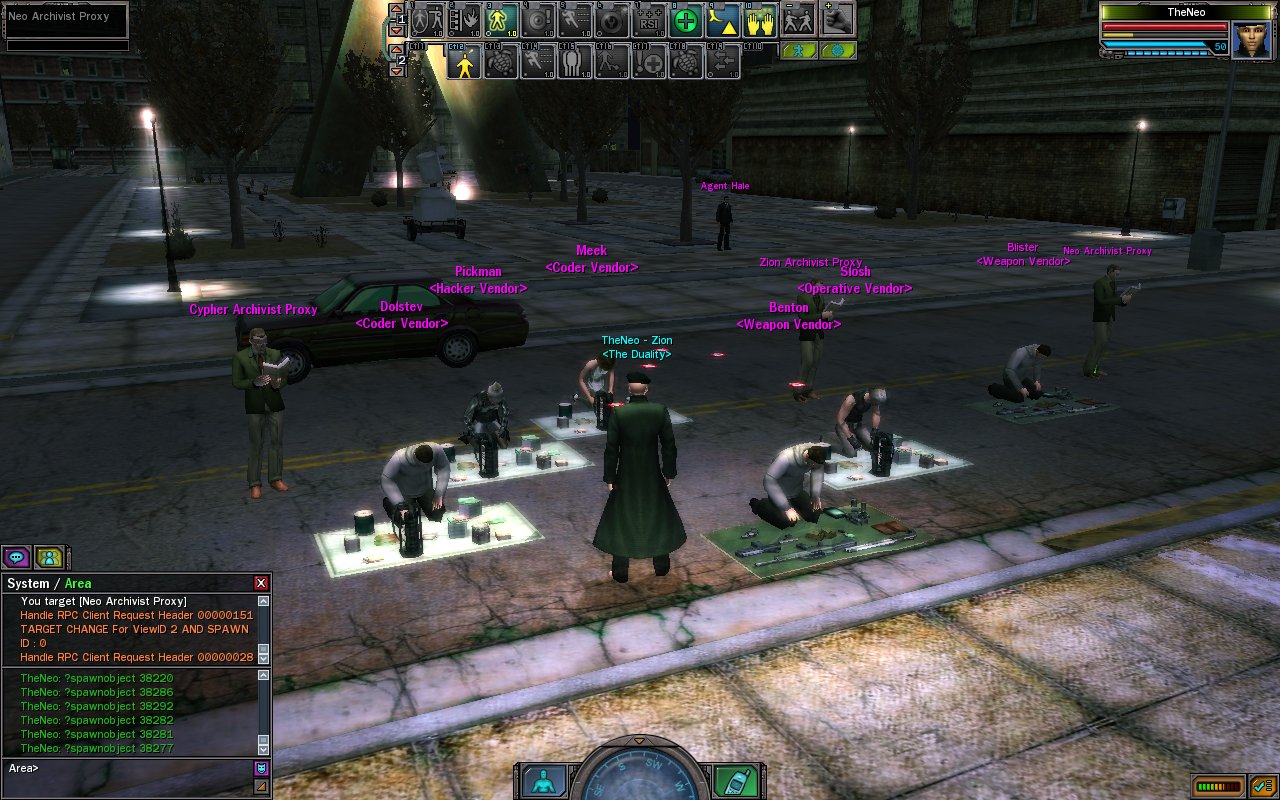The height and width of the screenshot is (800, 1280).
Task: Select the yellow figure ability in the lower hotbar row
Action: (462, 62)
